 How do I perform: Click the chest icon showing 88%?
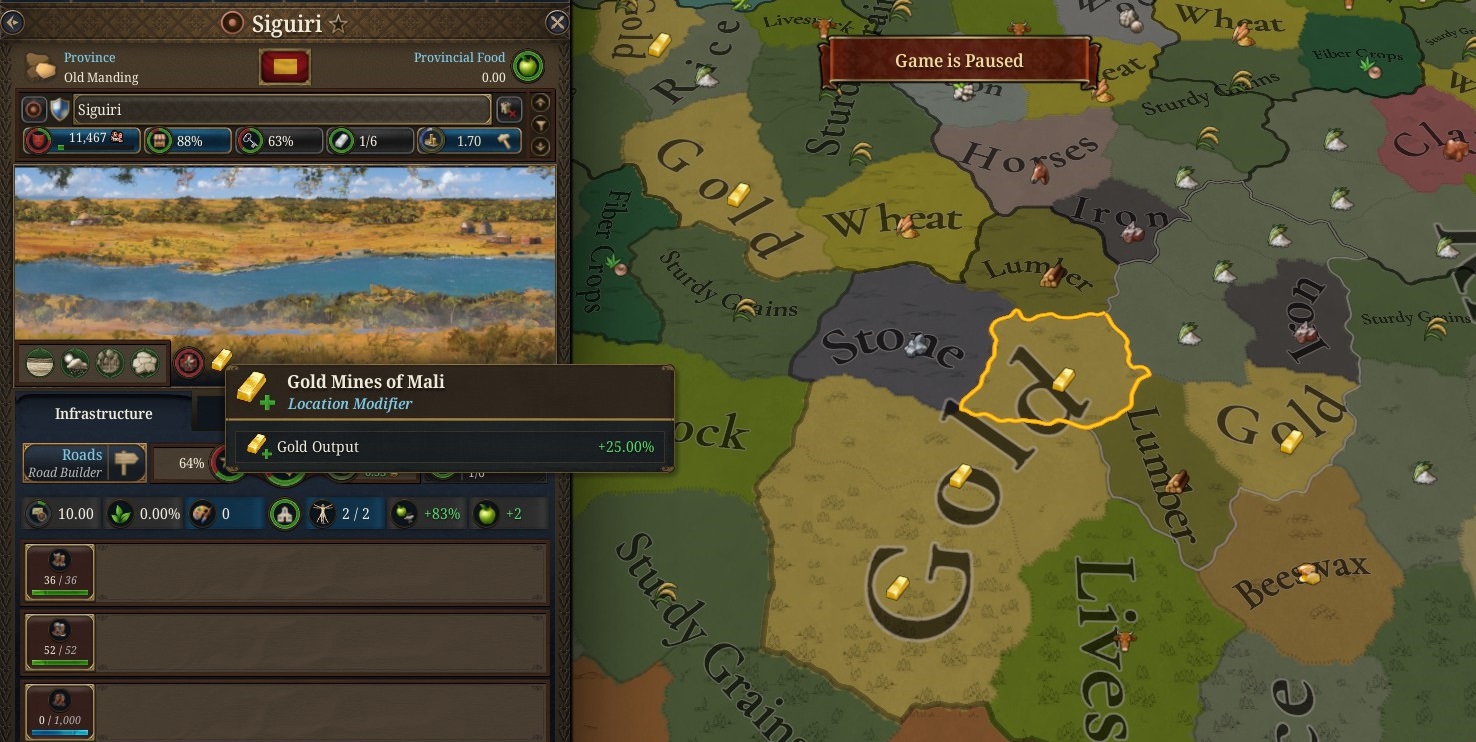158,140
